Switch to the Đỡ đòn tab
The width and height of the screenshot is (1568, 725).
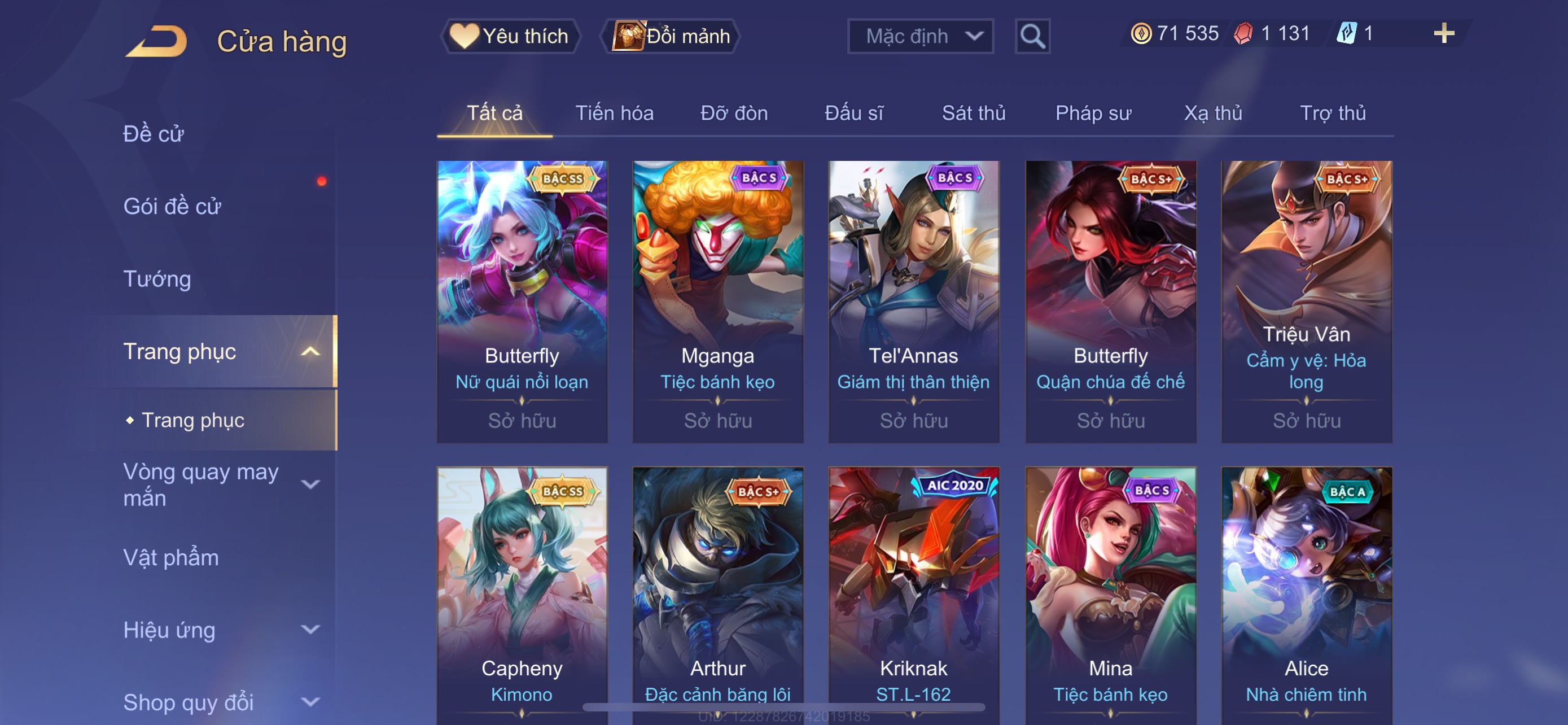pyautogui.click(x=733, y=113)
